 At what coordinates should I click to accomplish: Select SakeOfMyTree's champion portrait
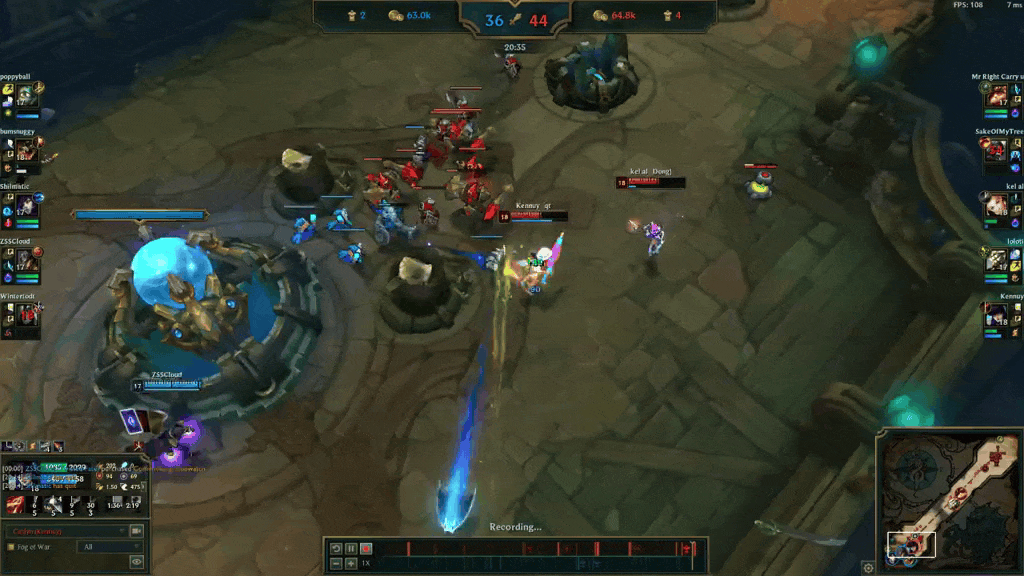click(x=996, y=151)
